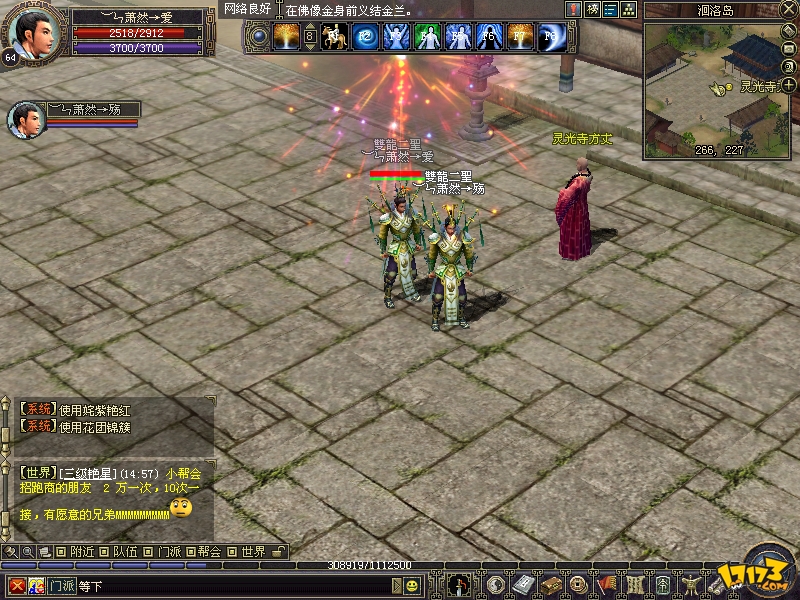Open the yellow smiley emoticon picker
The width and height of the screenshot is (800, 600).
click(411, 585)
